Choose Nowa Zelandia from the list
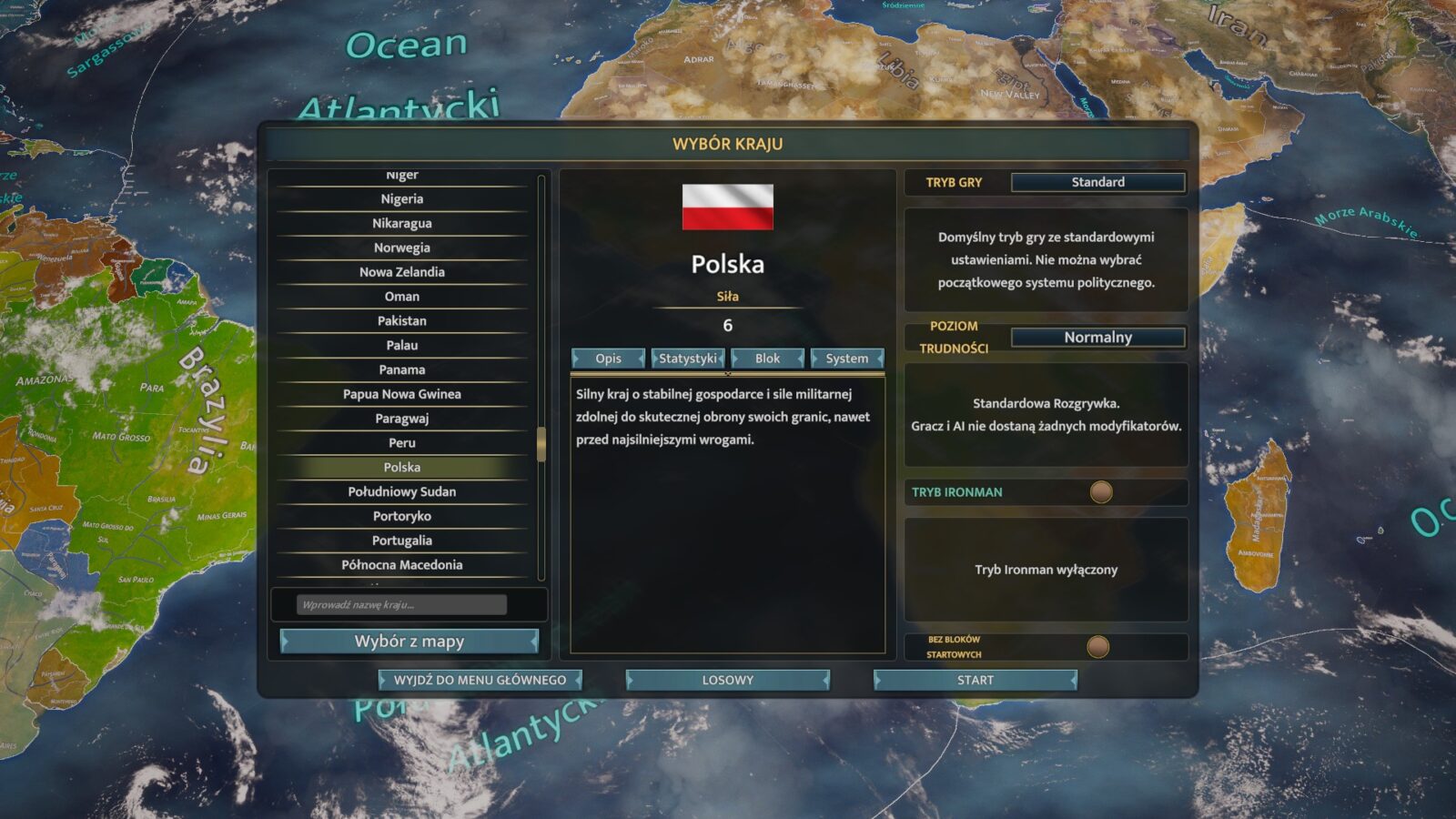 (402, 272)
